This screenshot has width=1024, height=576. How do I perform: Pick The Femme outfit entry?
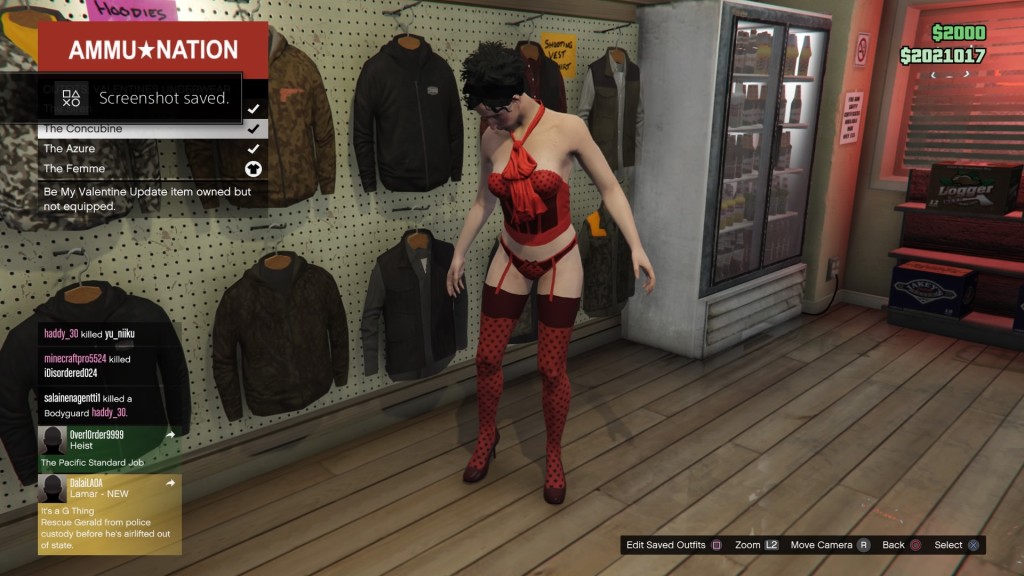click(152, 168)
